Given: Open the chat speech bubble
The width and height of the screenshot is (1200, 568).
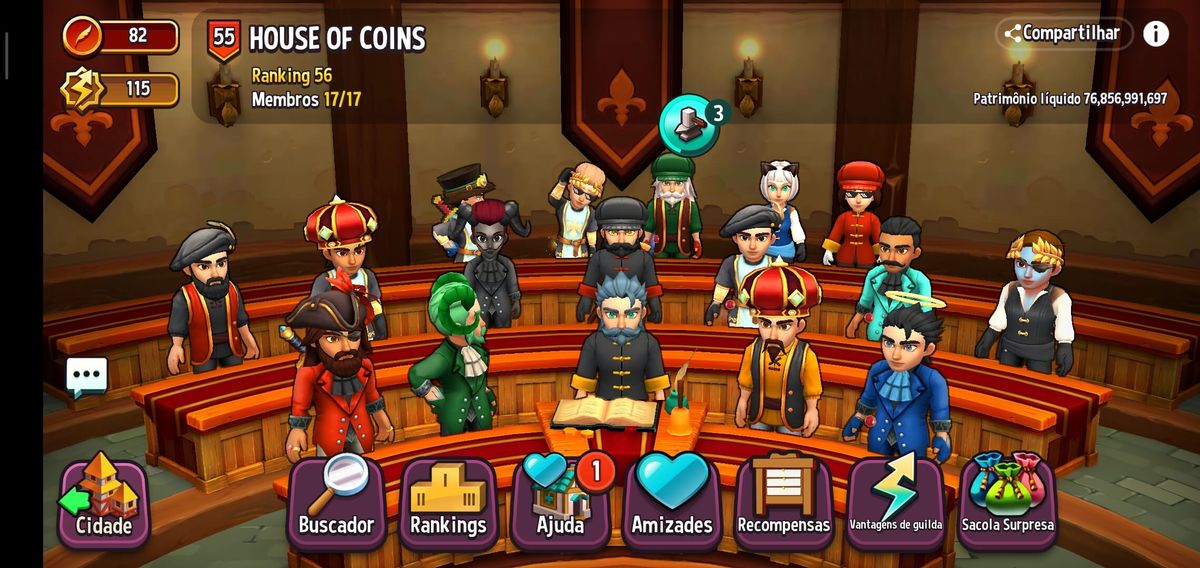Looking at the screenshot, I should click(x=87, y=376).
